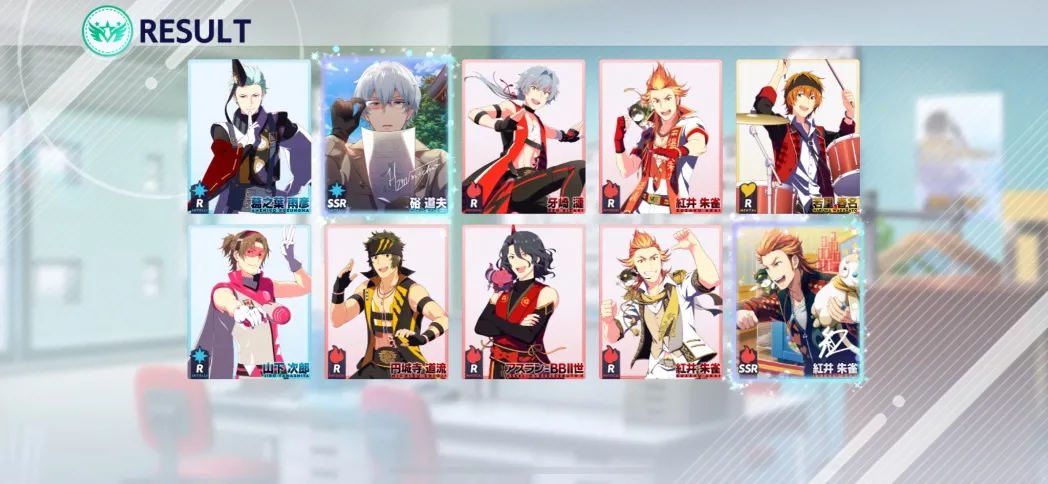1048x484 pixels.
Task: Select R 紅井 朱雀 card in red happi coat
Action: [x=660, y=137]
